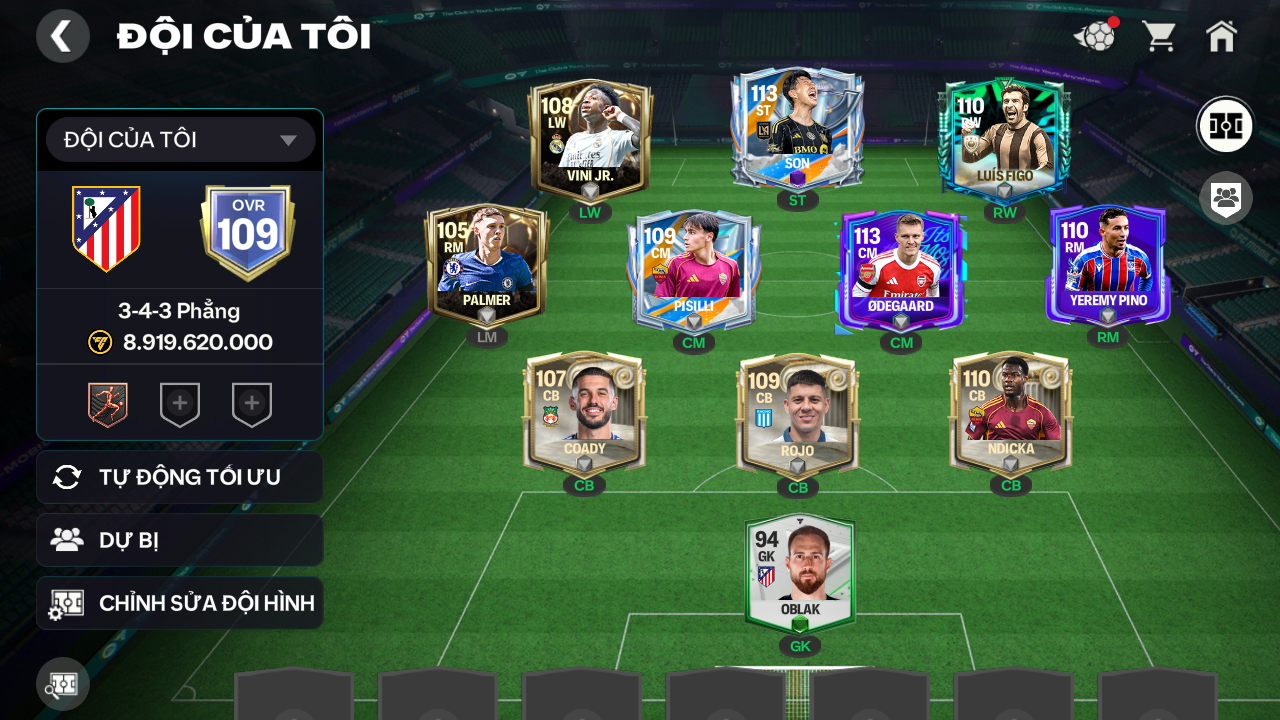Pick the Pisilli CM card
Viewport: 1280px width, 720px height.
click(x=693, y=270)
